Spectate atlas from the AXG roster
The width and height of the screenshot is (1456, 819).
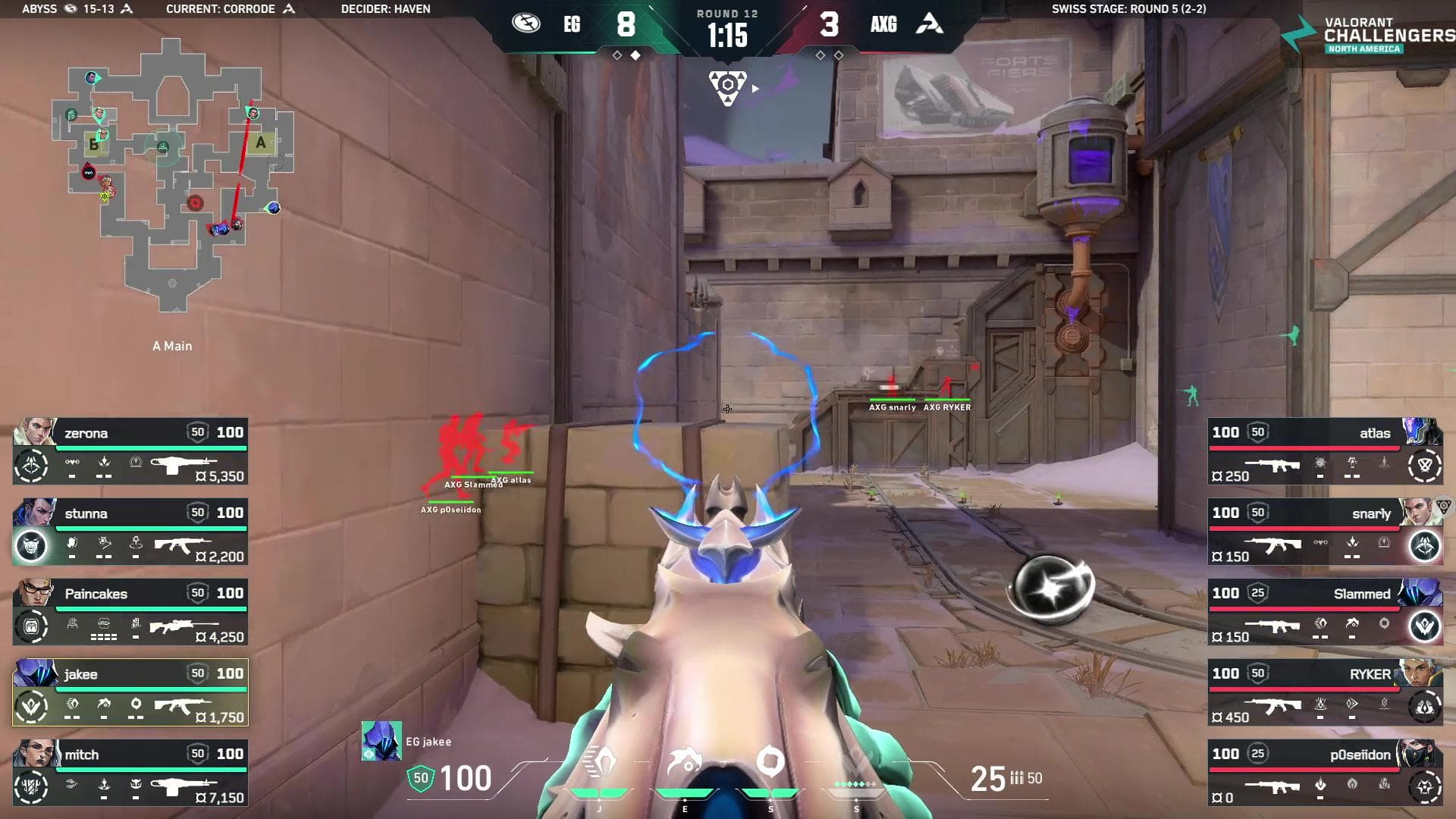(1325, 451)
